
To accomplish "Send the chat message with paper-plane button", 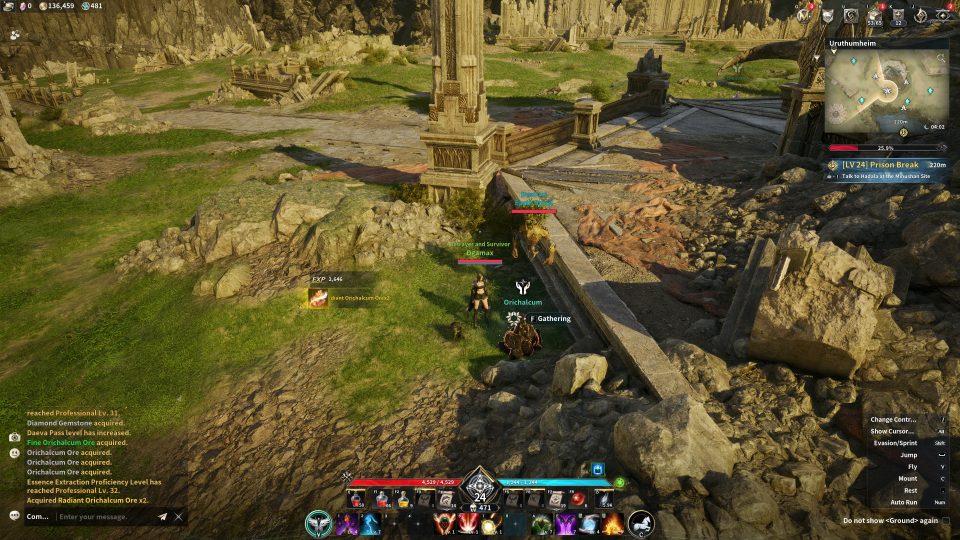I will (x=162, y=516).
